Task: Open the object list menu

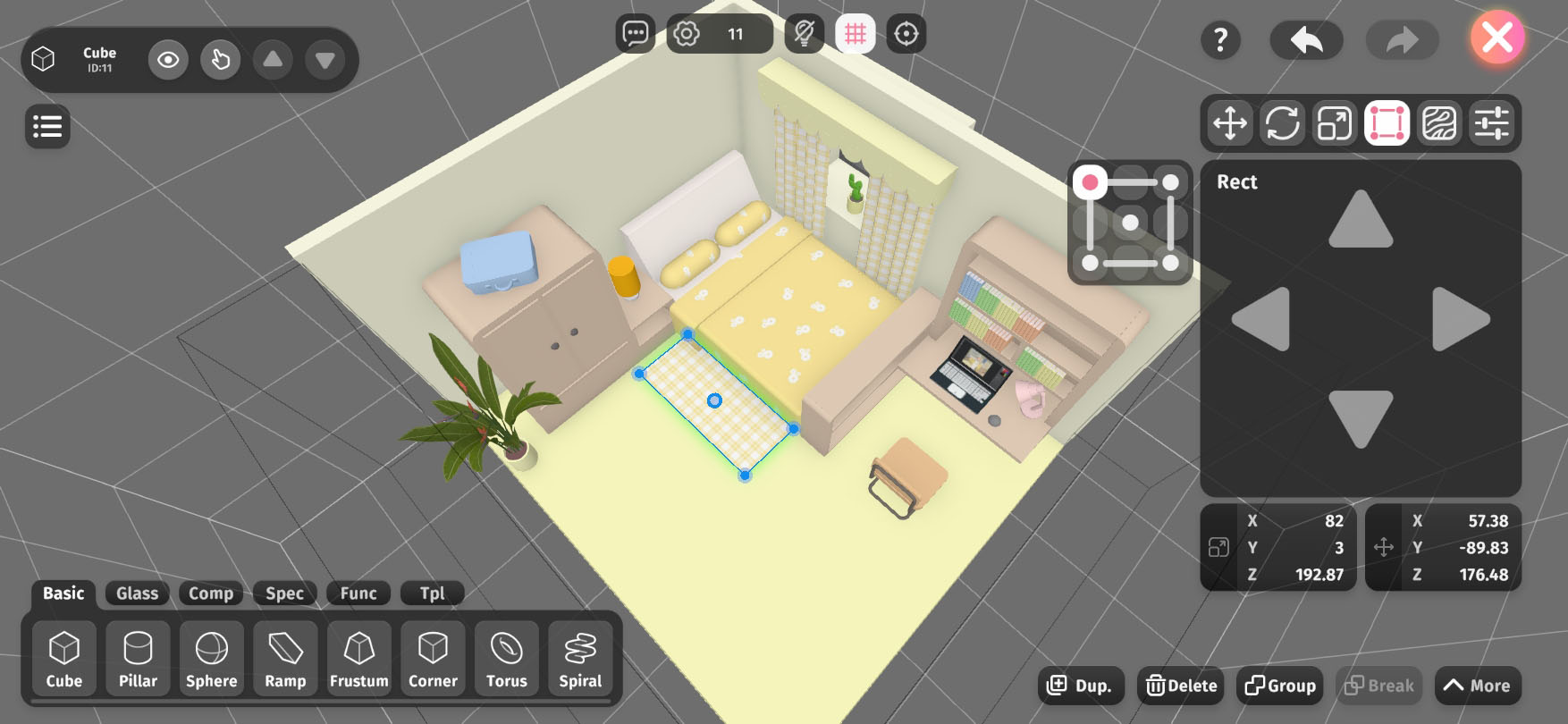Action: pos(47,126)
